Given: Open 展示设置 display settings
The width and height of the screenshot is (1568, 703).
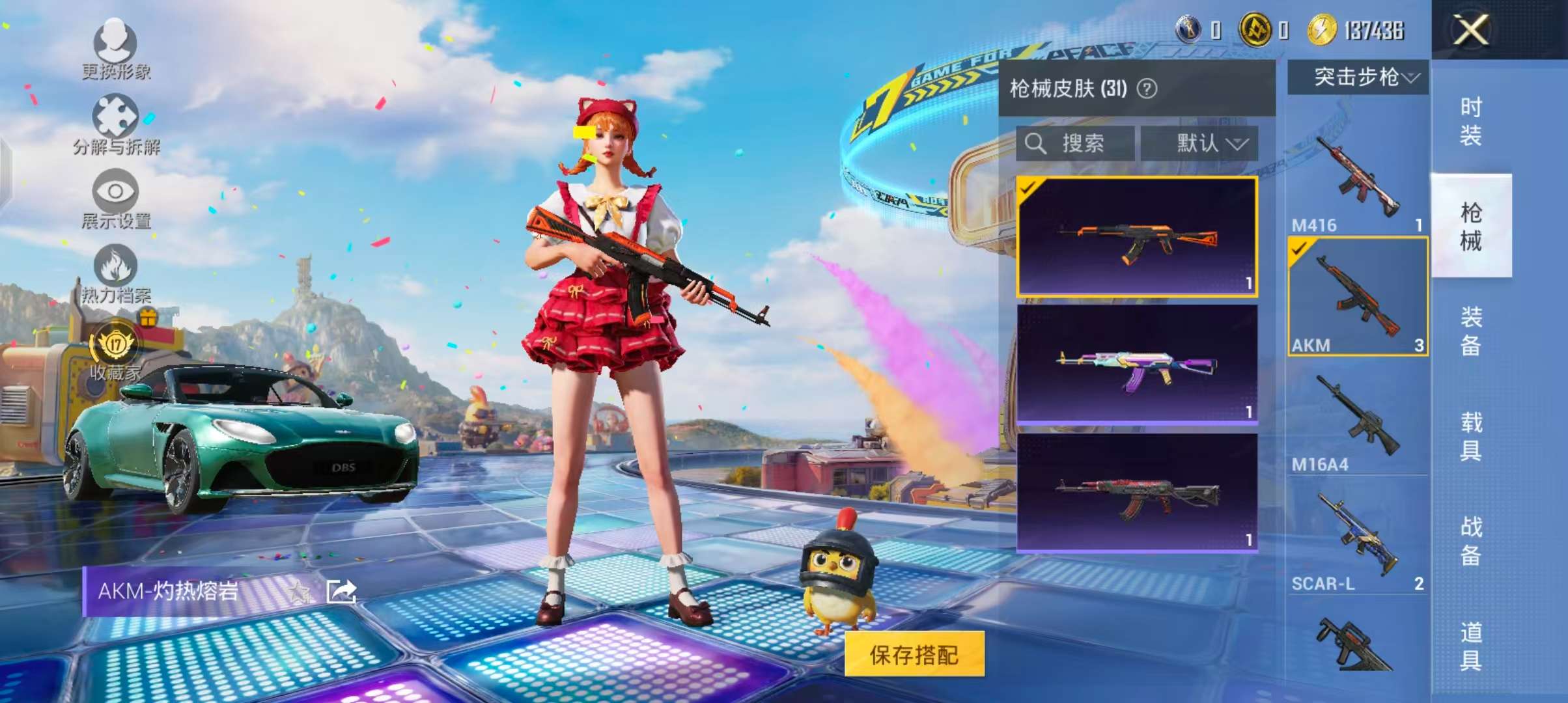Looking at the screenshot, I should point(116,199).
